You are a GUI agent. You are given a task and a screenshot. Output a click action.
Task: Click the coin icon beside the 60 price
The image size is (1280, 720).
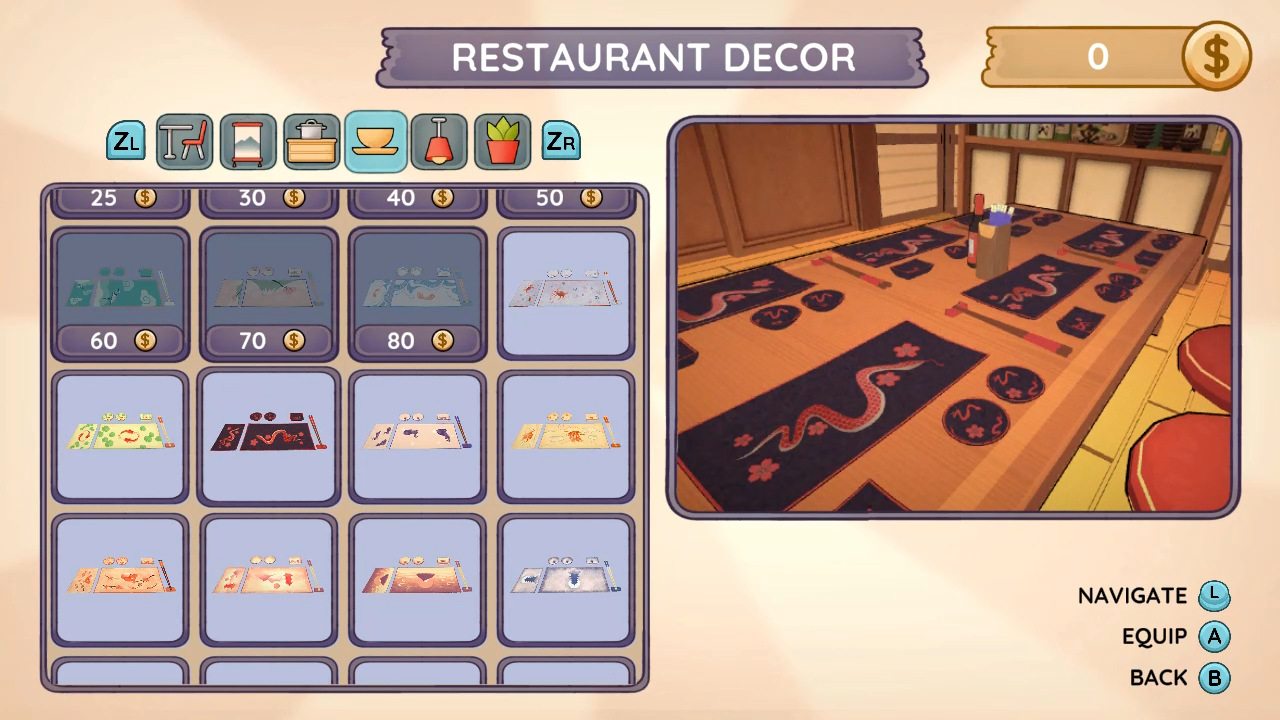click(146, 340)
